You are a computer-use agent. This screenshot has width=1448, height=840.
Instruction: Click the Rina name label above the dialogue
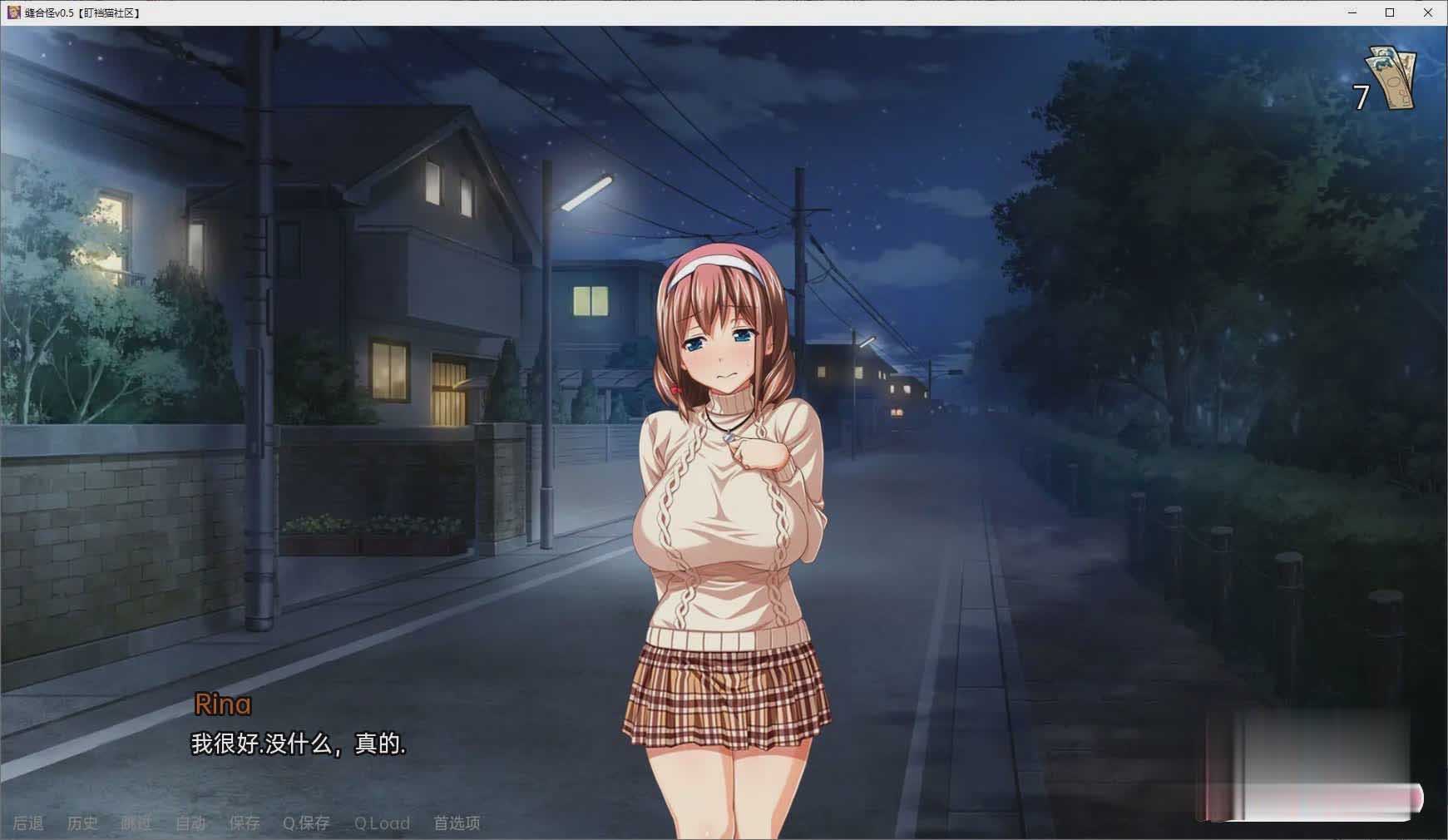coord(221,704)
